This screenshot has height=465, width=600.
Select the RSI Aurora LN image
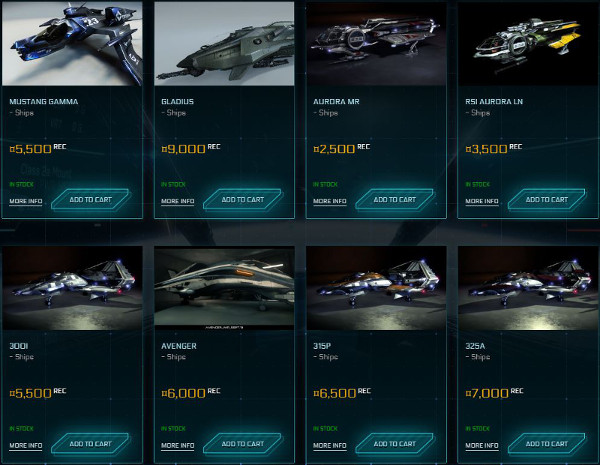(x=528, y=44)
